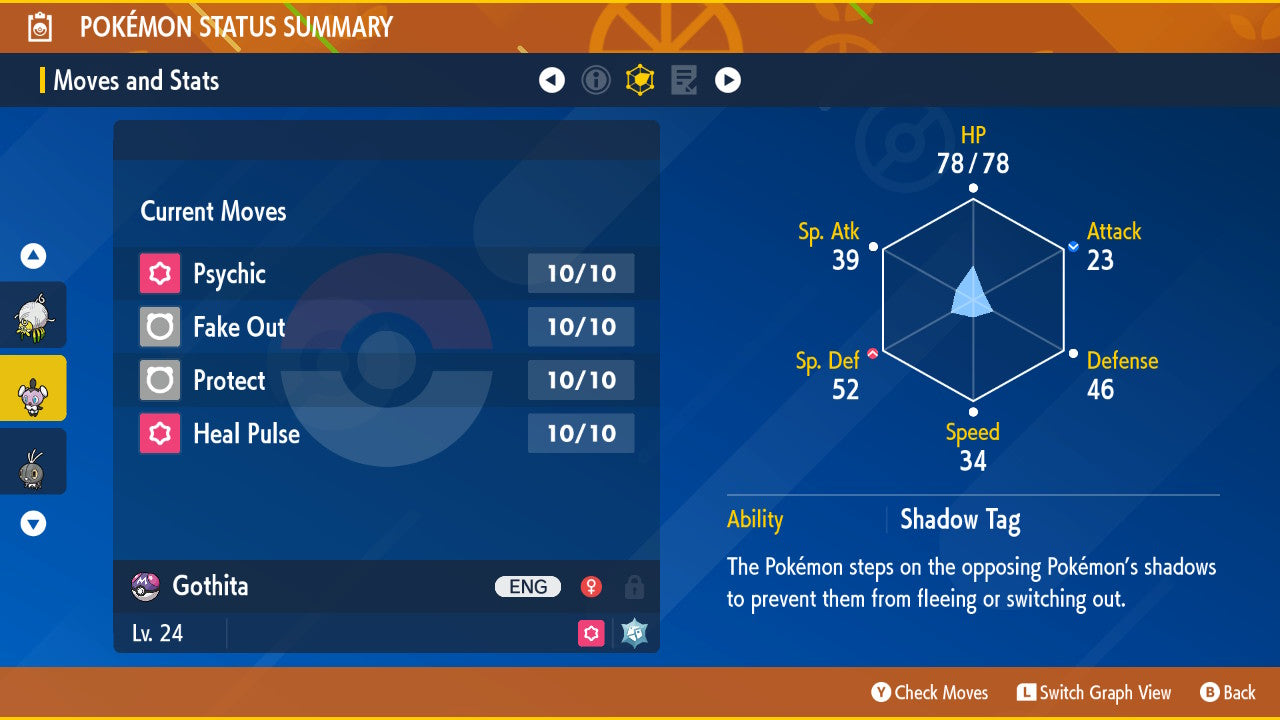Pick the Heal Pulse move
Image resolution: width=1280 pixels, height=720 pixels.
(x=386, y=434)
